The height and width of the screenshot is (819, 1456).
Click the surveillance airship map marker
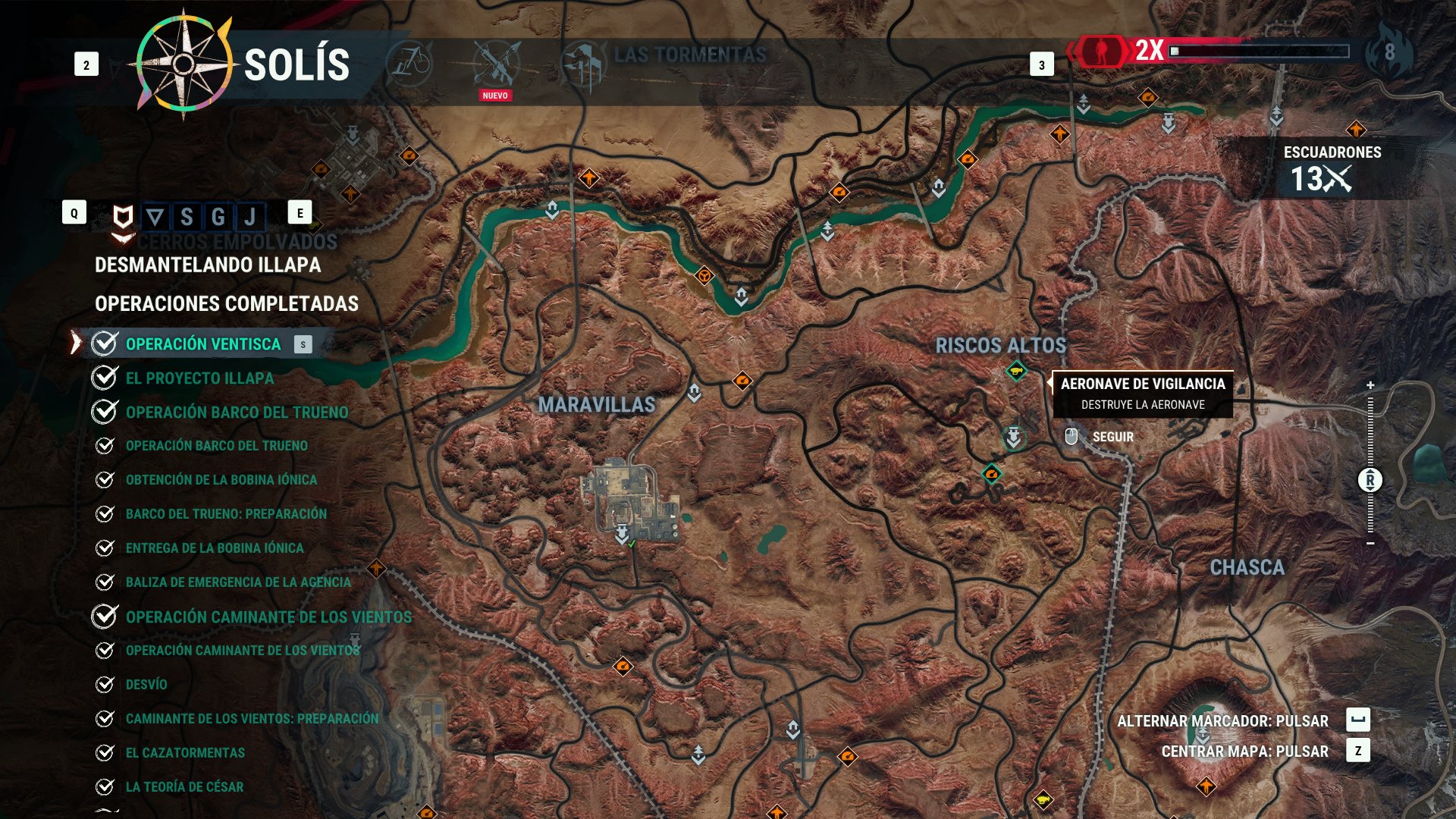1016,372
